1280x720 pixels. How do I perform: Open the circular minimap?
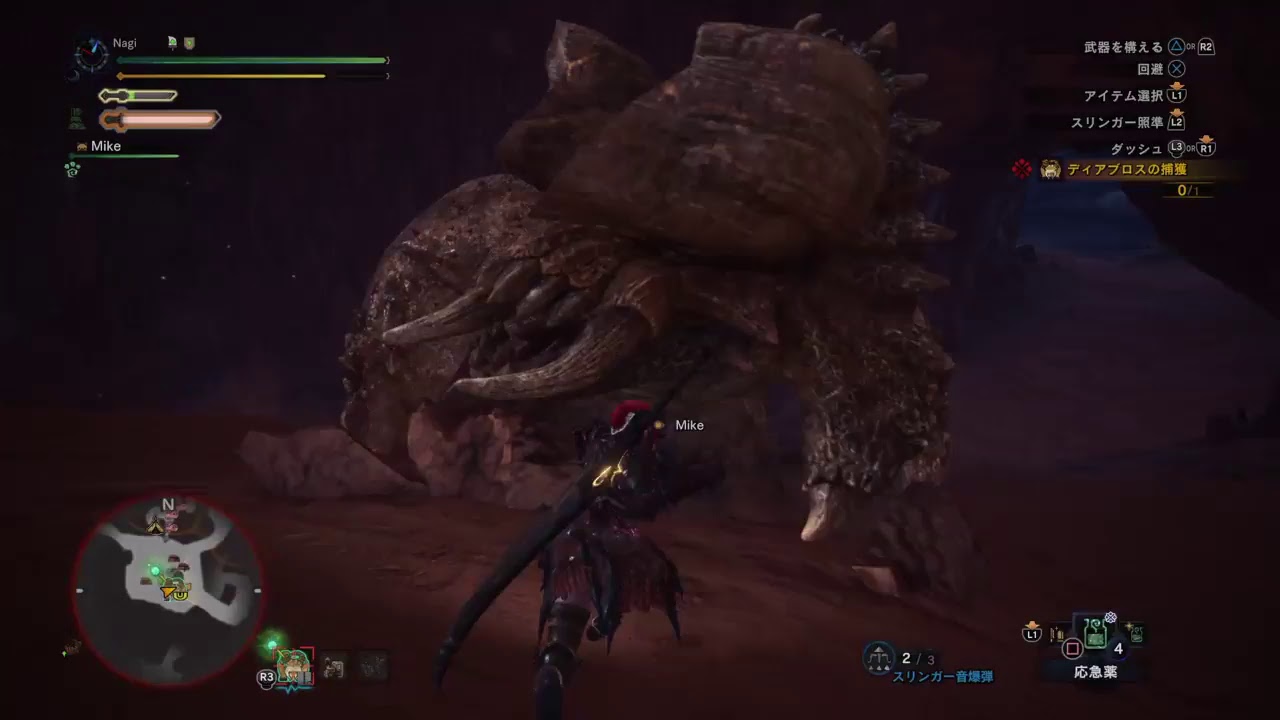168,590
